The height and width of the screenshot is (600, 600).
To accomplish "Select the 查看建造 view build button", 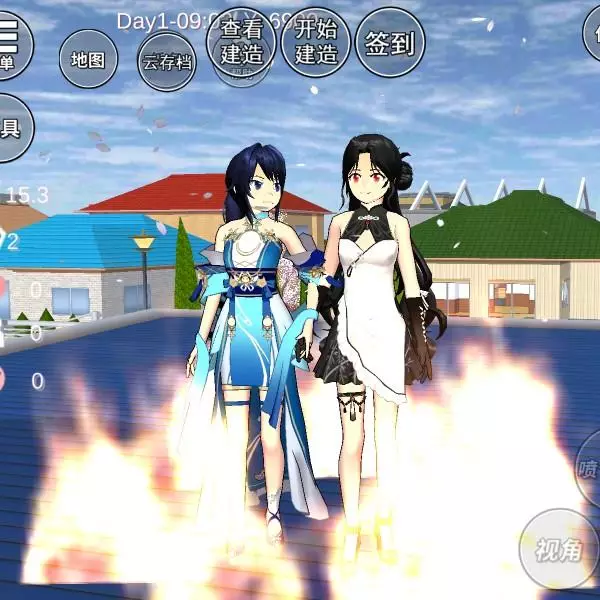I will tap(241, 42).
